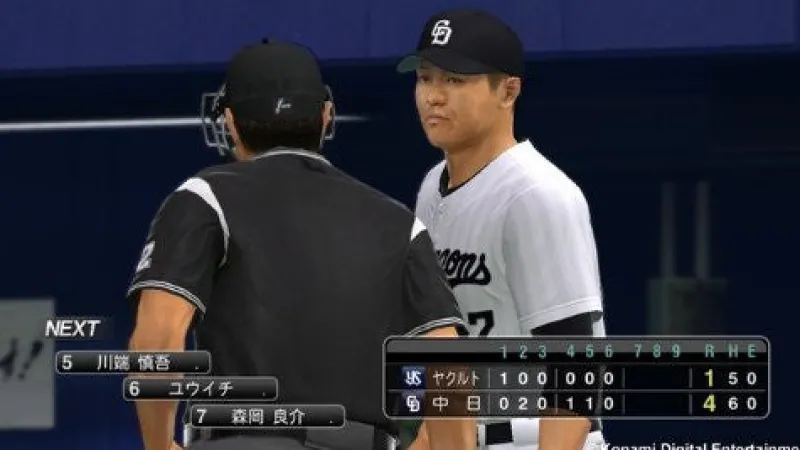This screenshot has height=450, width=800.
Task: Click the ヤクルト team logo on the scoreboard
Action: click(413, 377)
